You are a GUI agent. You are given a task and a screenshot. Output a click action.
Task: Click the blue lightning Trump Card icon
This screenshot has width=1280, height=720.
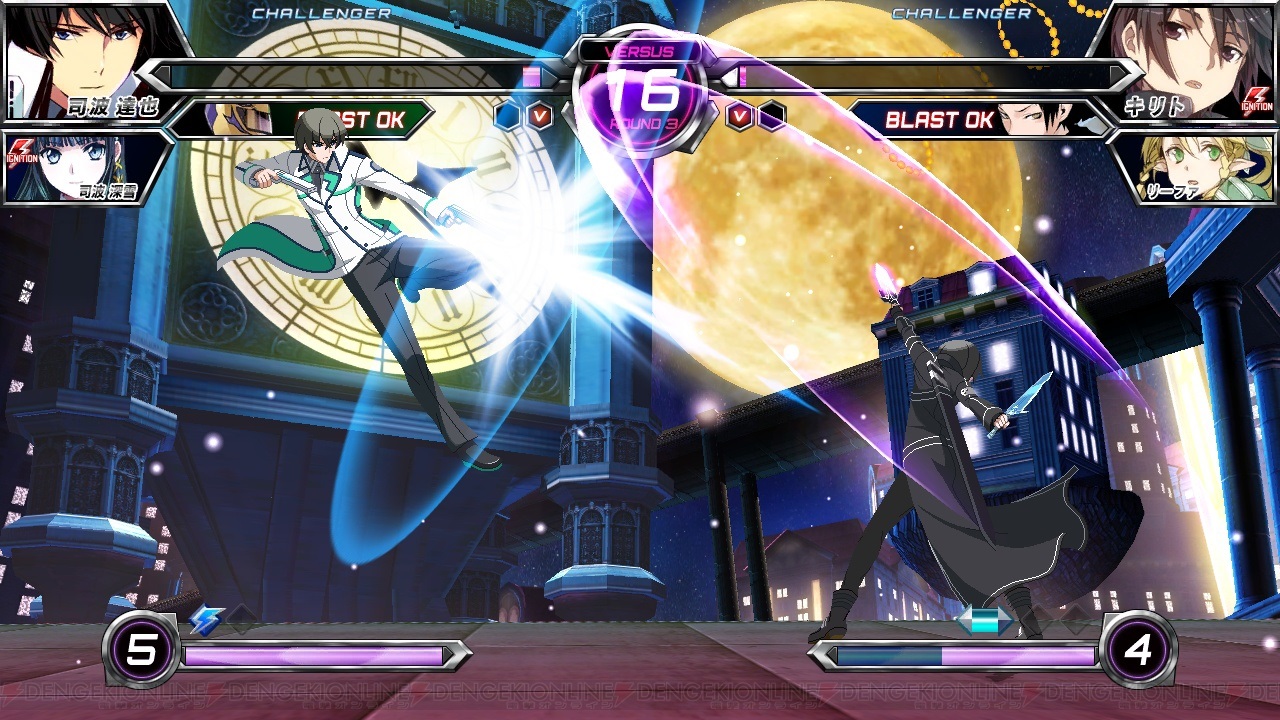(206, 620)
